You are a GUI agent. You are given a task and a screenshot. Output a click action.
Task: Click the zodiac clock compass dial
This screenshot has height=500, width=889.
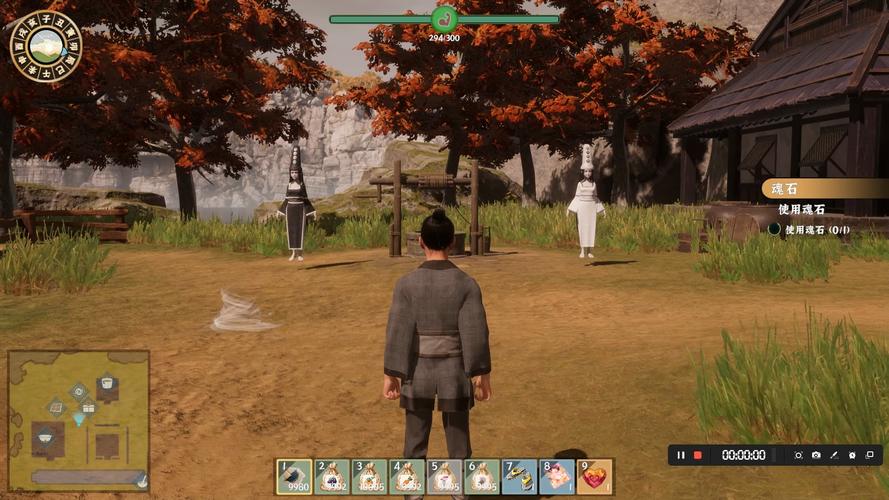point(45,45)
